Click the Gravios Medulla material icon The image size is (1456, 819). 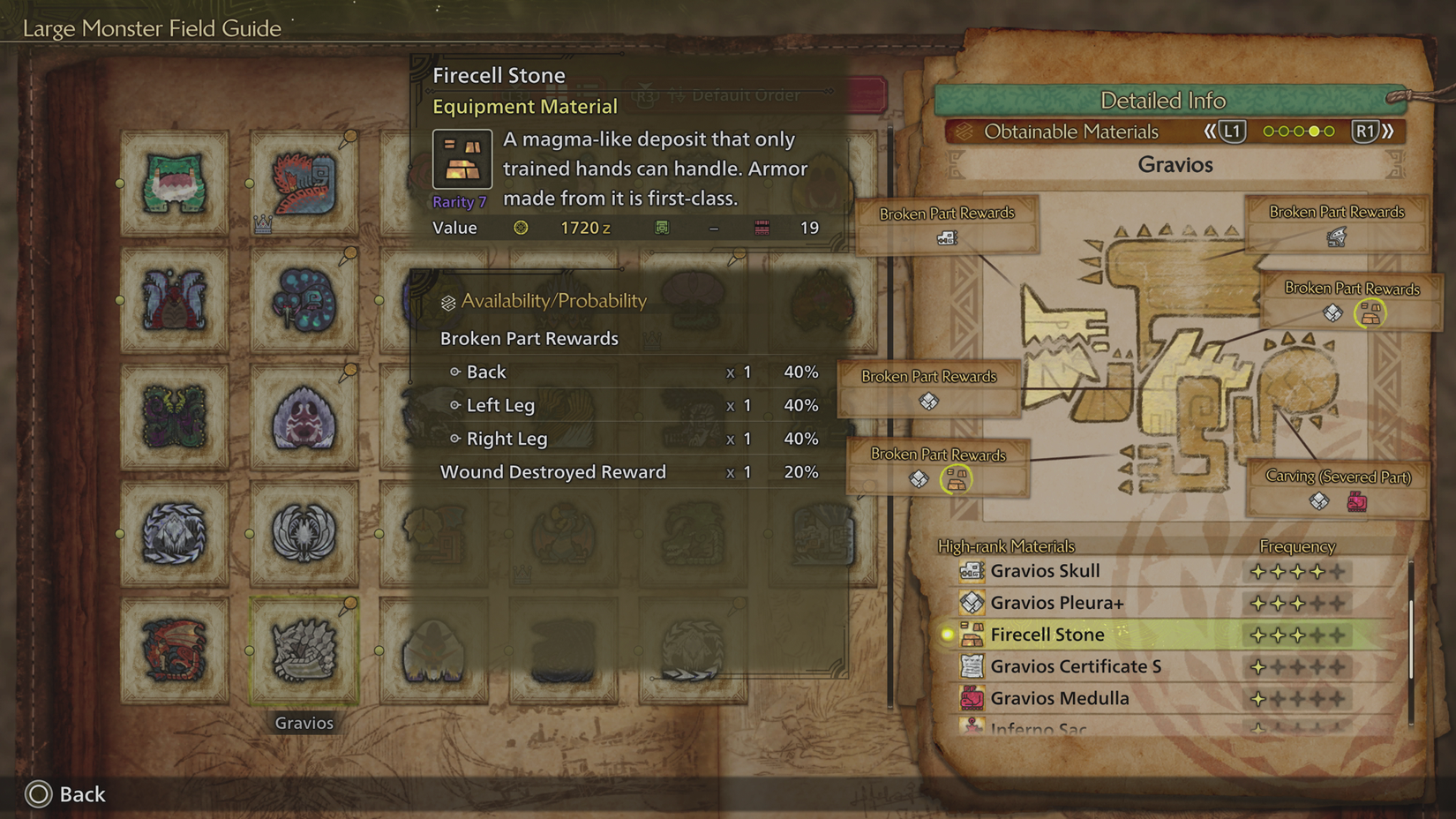coord(971,698)
